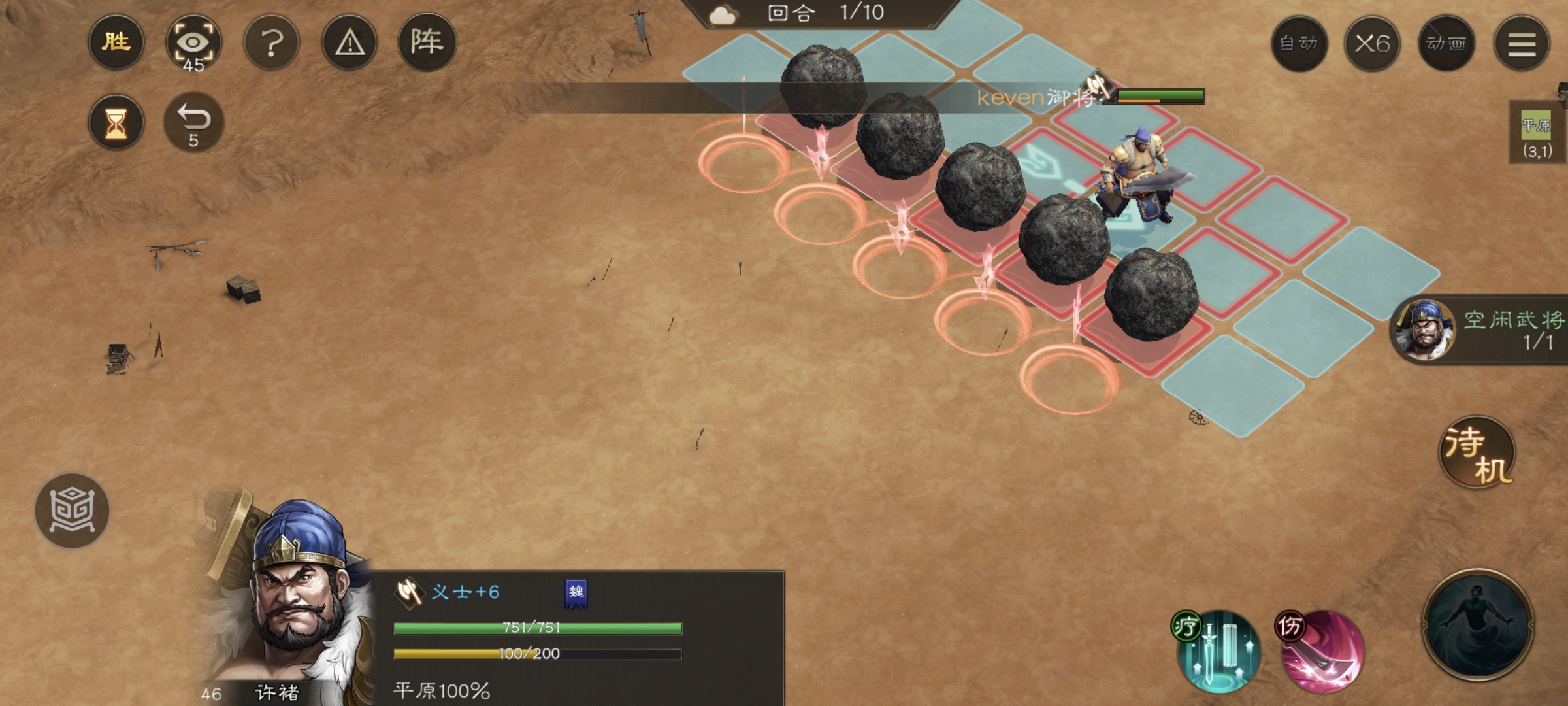Use the dark figure ultimate skill

click(1478, 625)
